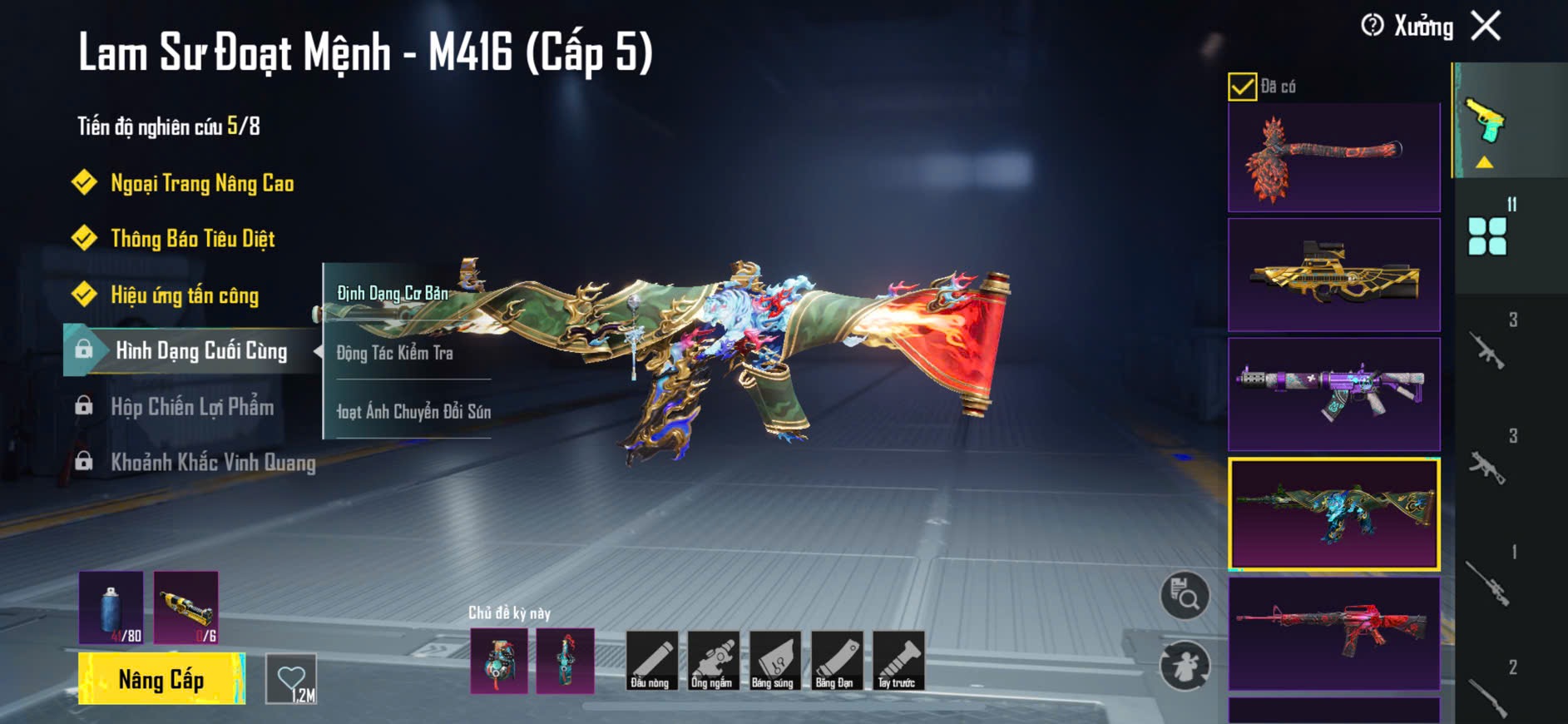
Task: Like the skin with the heart button
Action: click(291, 679)
